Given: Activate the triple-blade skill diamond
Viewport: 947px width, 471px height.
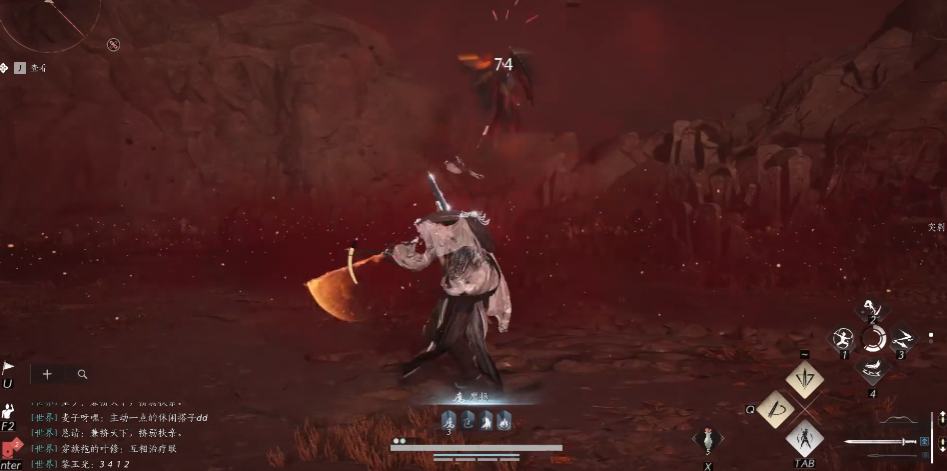Looking at the screenshot, I should pos(804,380).
